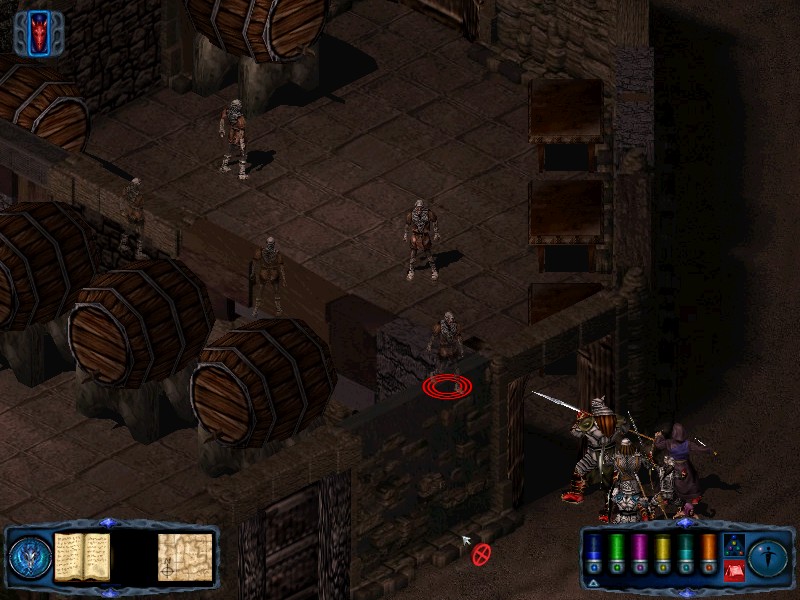This screenshot has height=600, width=800.
Task: Open the parchment area map
Action: pyautogui.click(x=184, y=557)
